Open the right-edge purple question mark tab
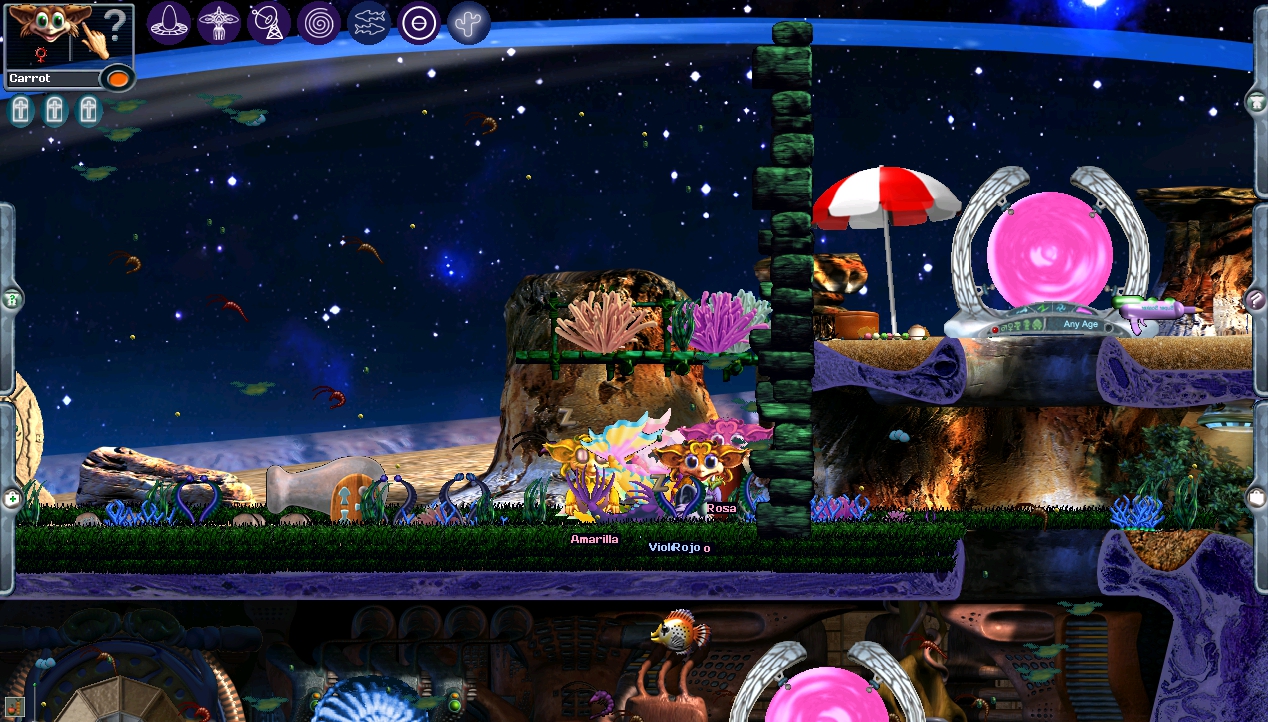The height and width of the screenshot is (722, 1268). [1257, 299]
